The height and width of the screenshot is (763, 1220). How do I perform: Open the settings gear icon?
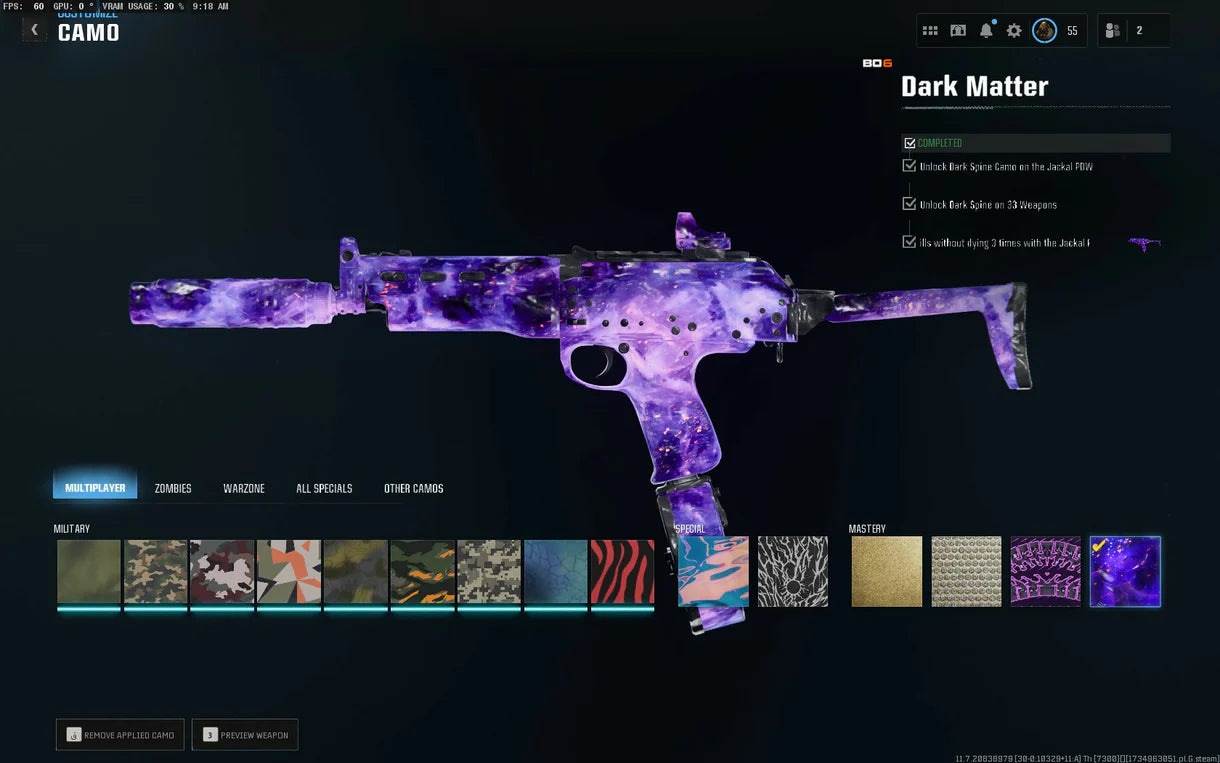point(1014,31)
